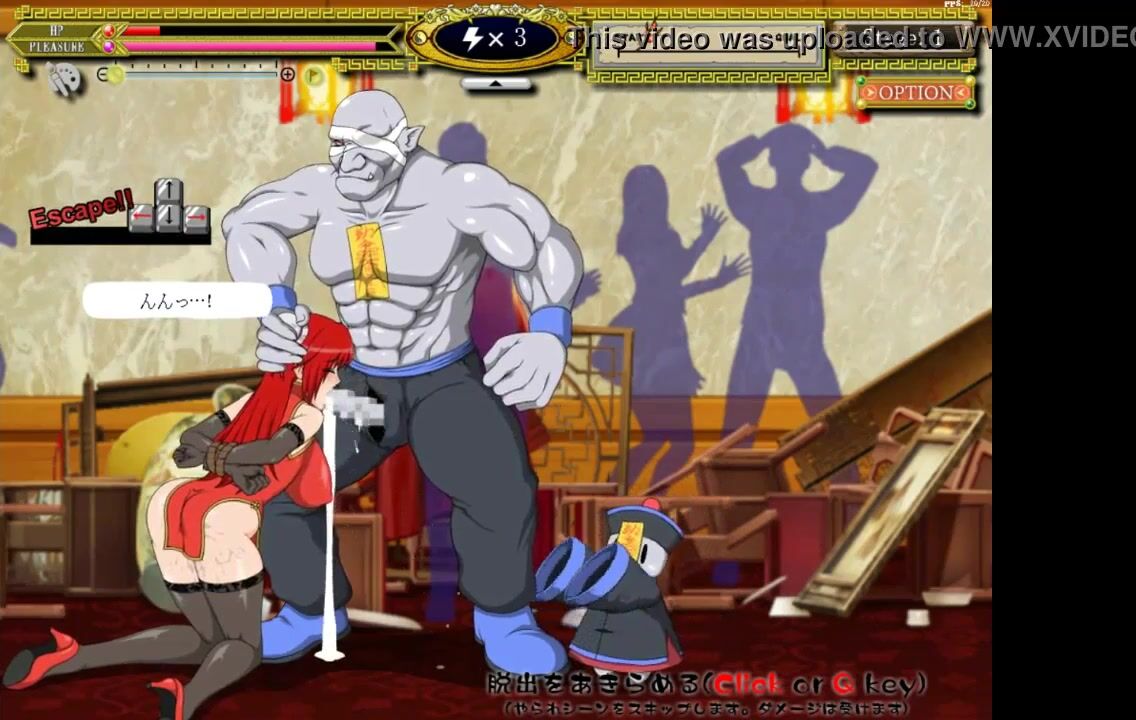1136x720 pixels.
Task: Click the zoom slider track
Action: [200, 74]
